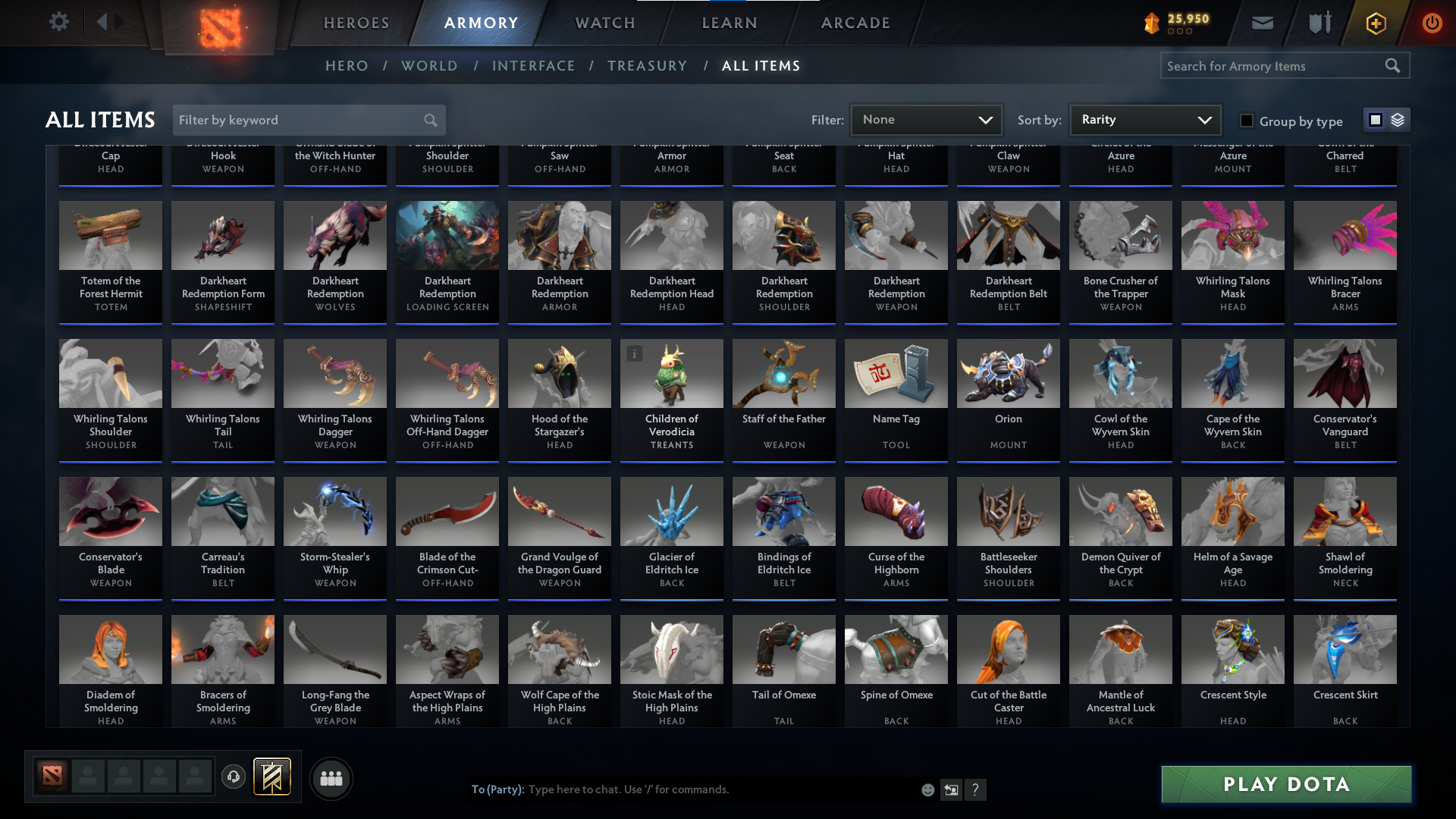Click the 25,950 shard currency counter
Screen dimensions: 1456x819
tap(1176, 22)
